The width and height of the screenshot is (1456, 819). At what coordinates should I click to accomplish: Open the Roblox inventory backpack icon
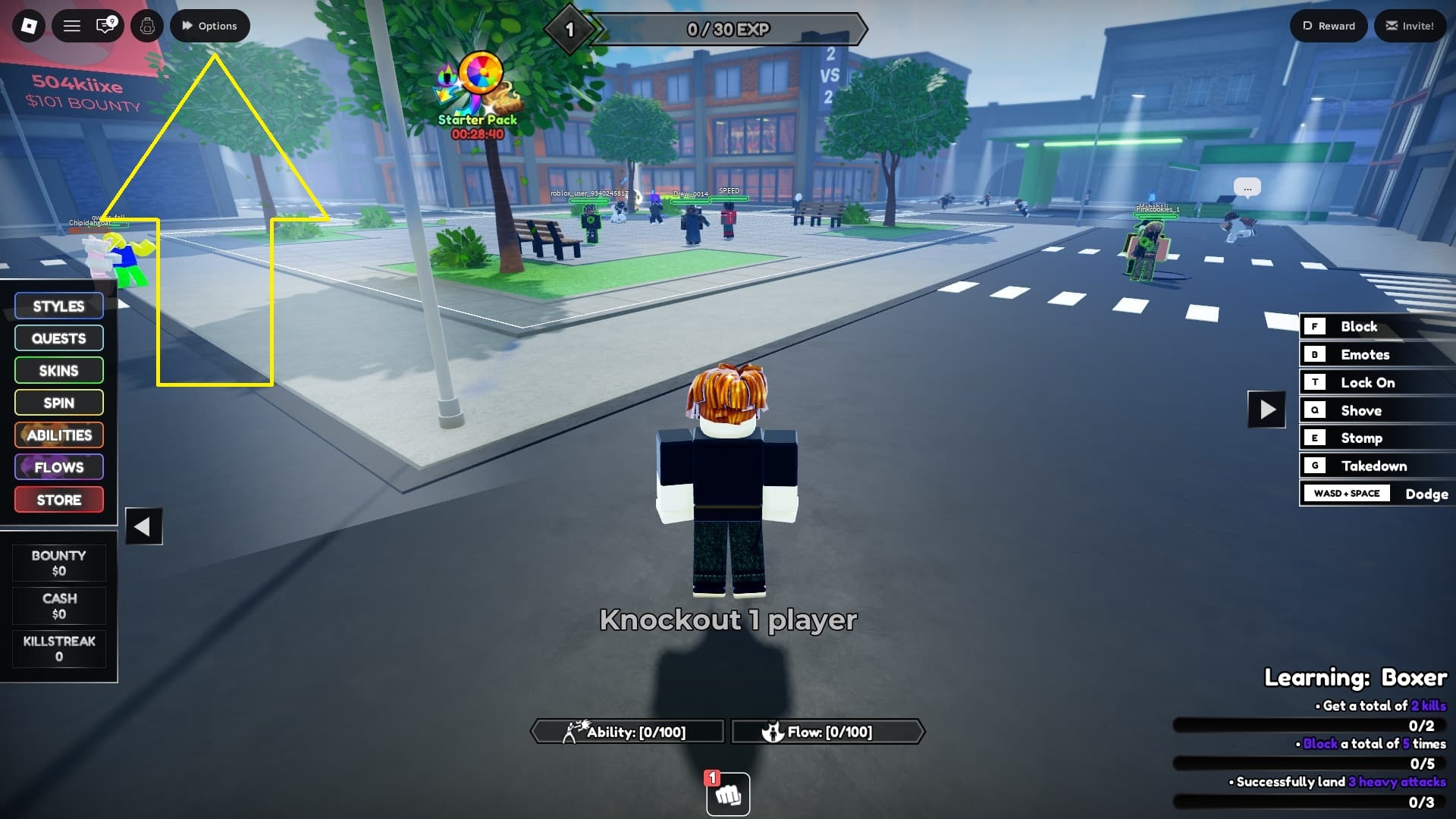tap(146, 25)
